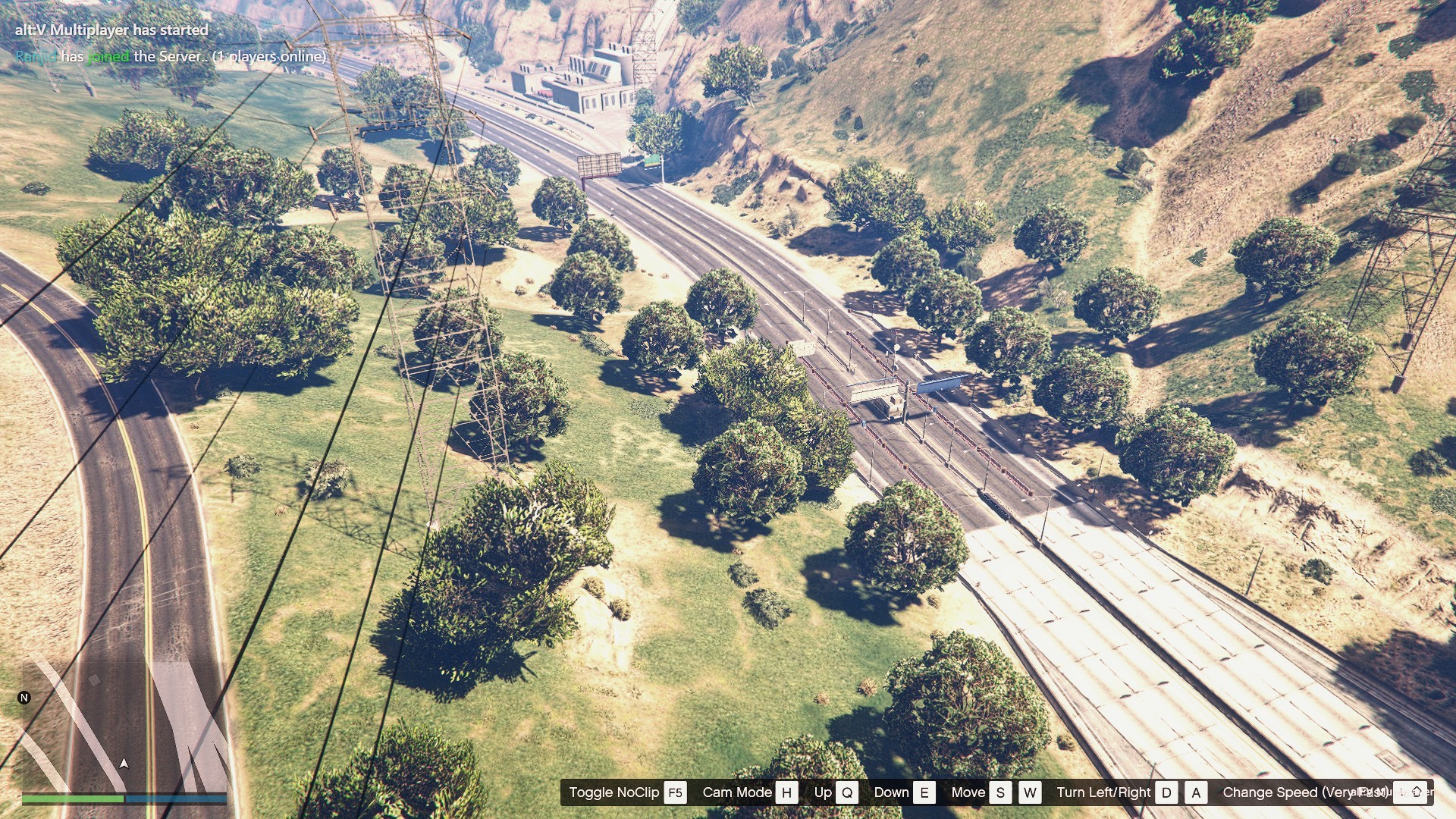Screen dimensions: 1456x819
Task: Click the player arrow on the minimap
Action: 124,763
